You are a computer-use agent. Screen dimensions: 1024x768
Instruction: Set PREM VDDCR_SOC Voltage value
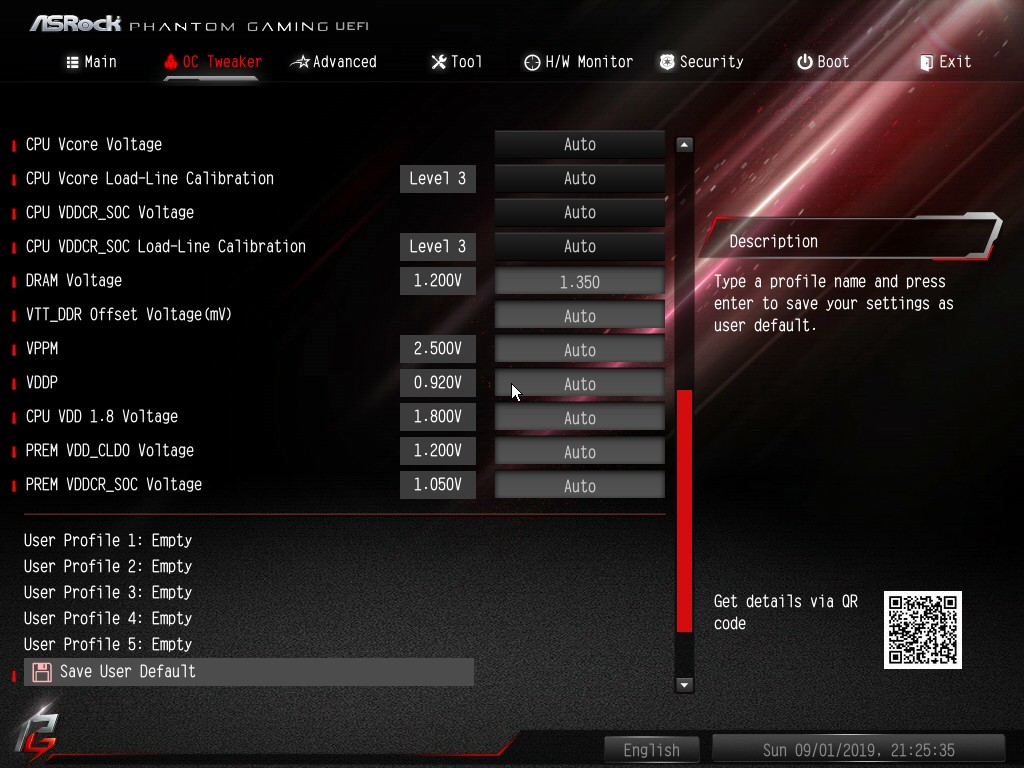pos(579,486)
